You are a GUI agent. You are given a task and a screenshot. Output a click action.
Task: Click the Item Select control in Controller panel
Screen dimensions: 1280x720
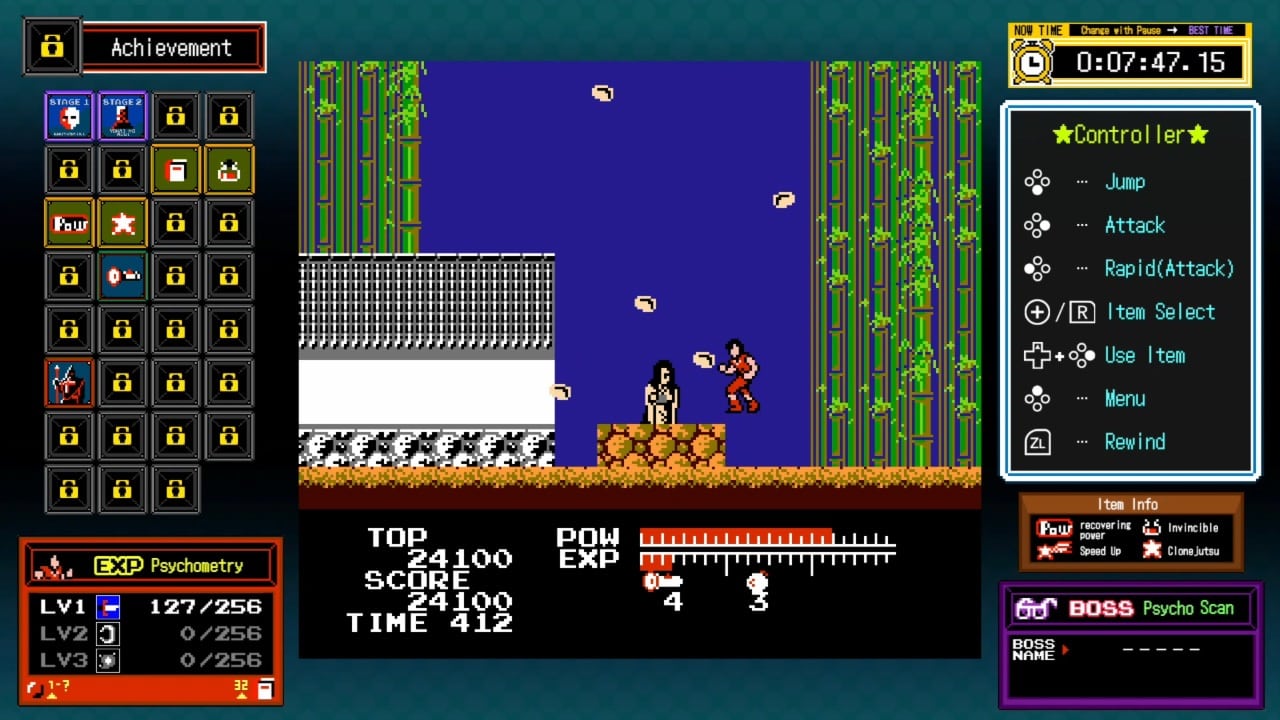coord(1161,312)
